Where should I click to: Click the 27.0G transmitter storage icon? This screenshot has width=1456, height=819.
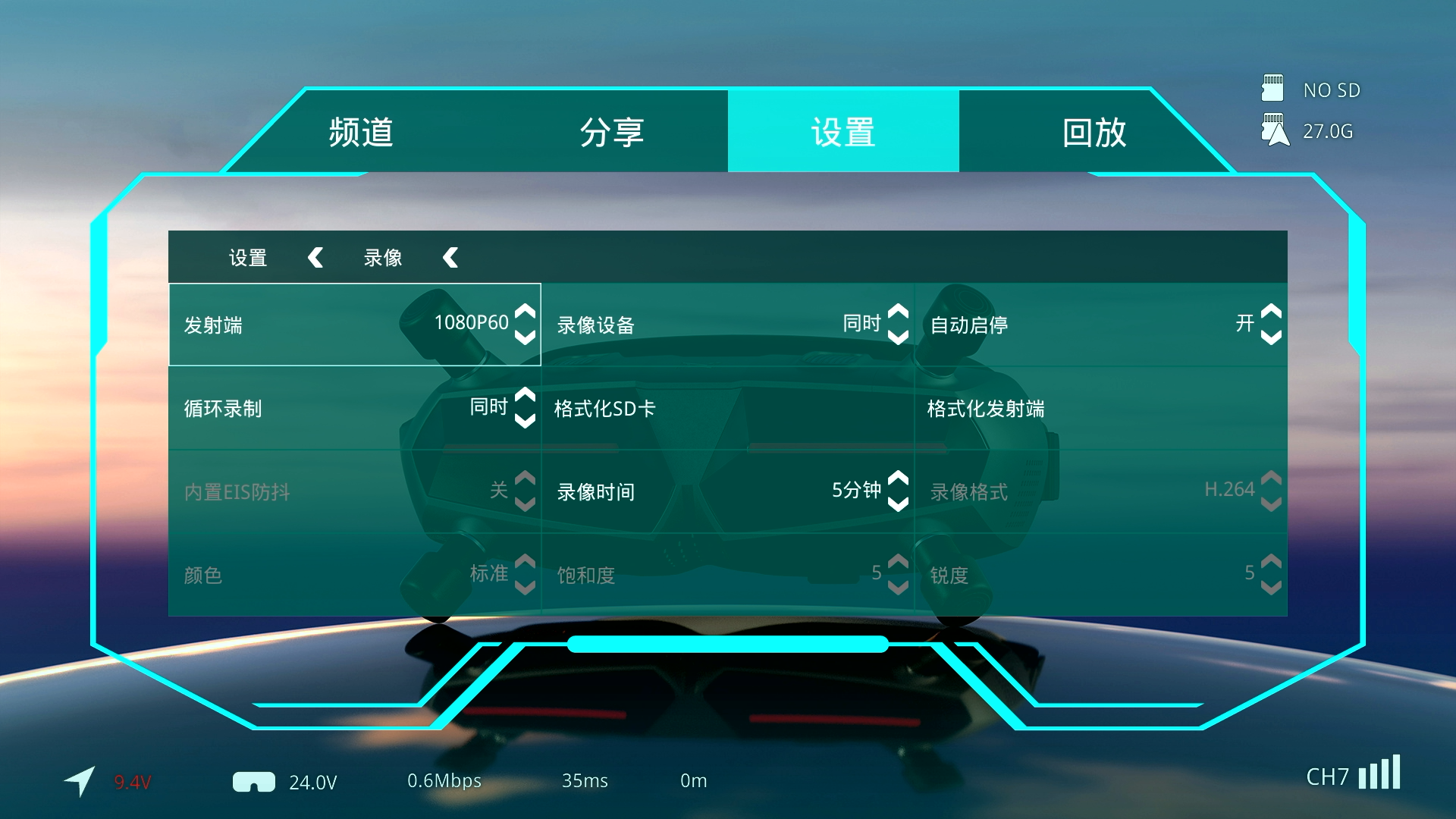point(1275,130)
